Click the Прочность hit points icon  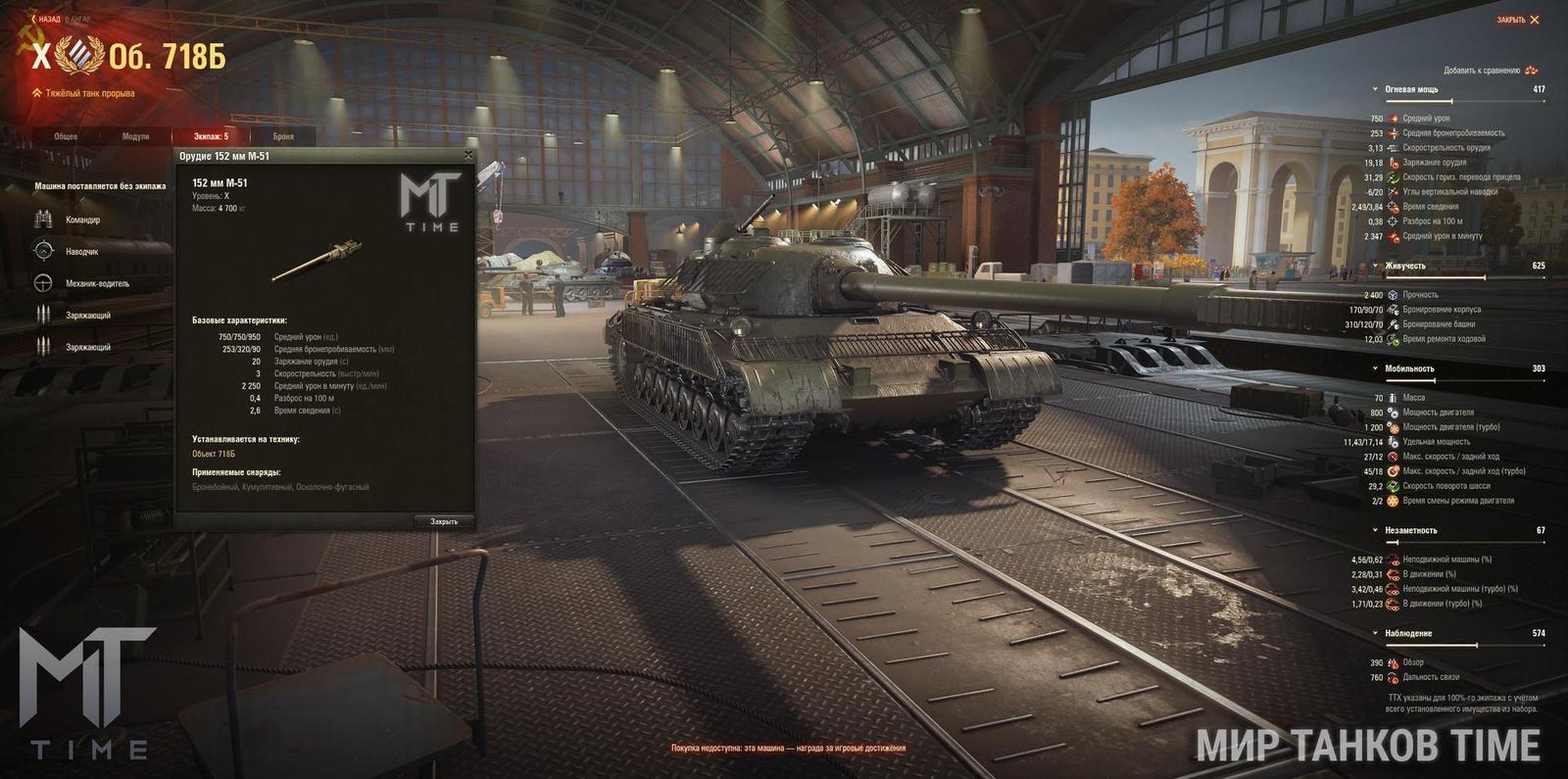1393,295
